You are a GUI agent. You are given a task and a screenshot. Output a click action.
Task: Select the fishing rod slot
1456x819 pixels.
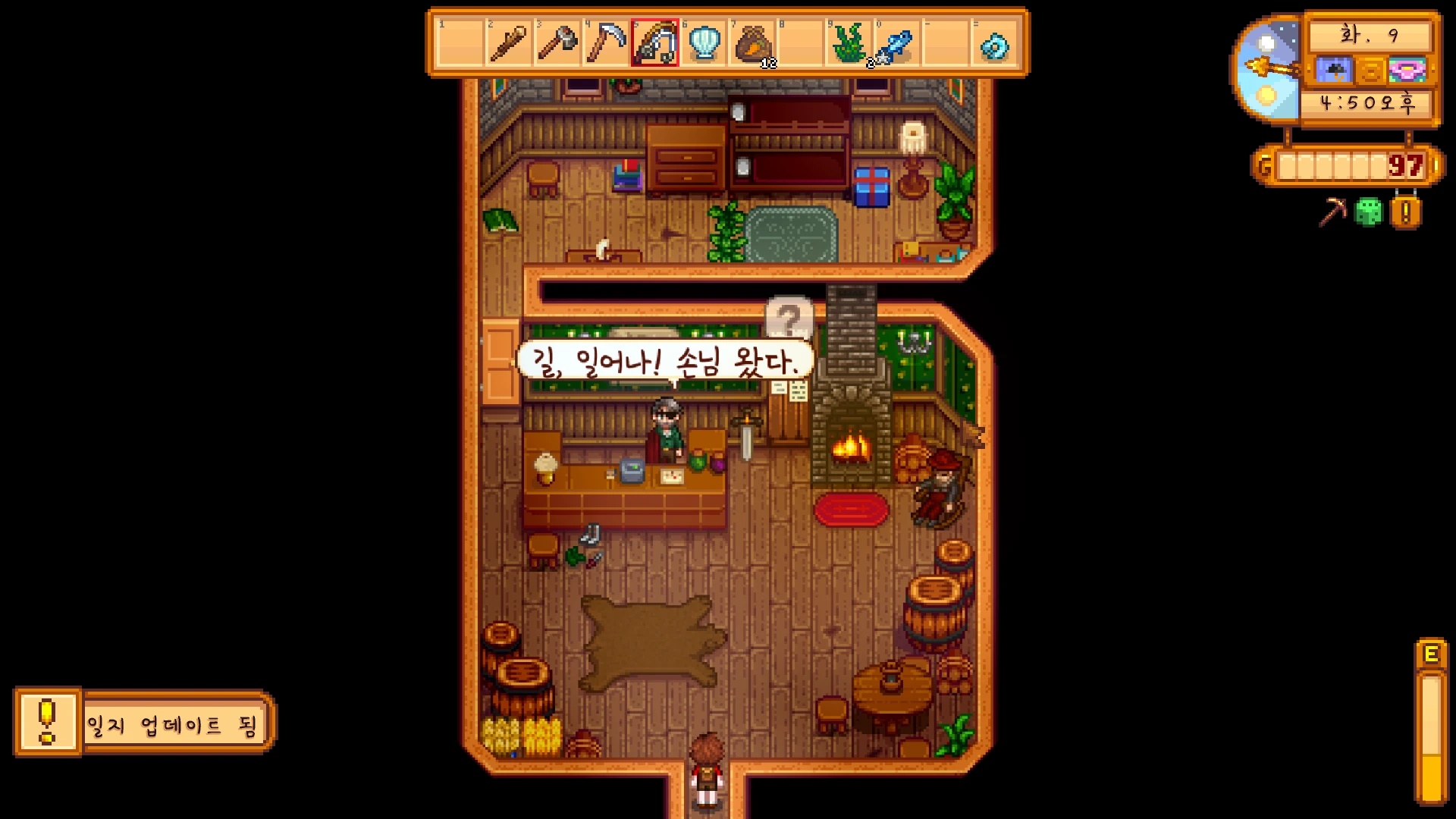(655, 43)
